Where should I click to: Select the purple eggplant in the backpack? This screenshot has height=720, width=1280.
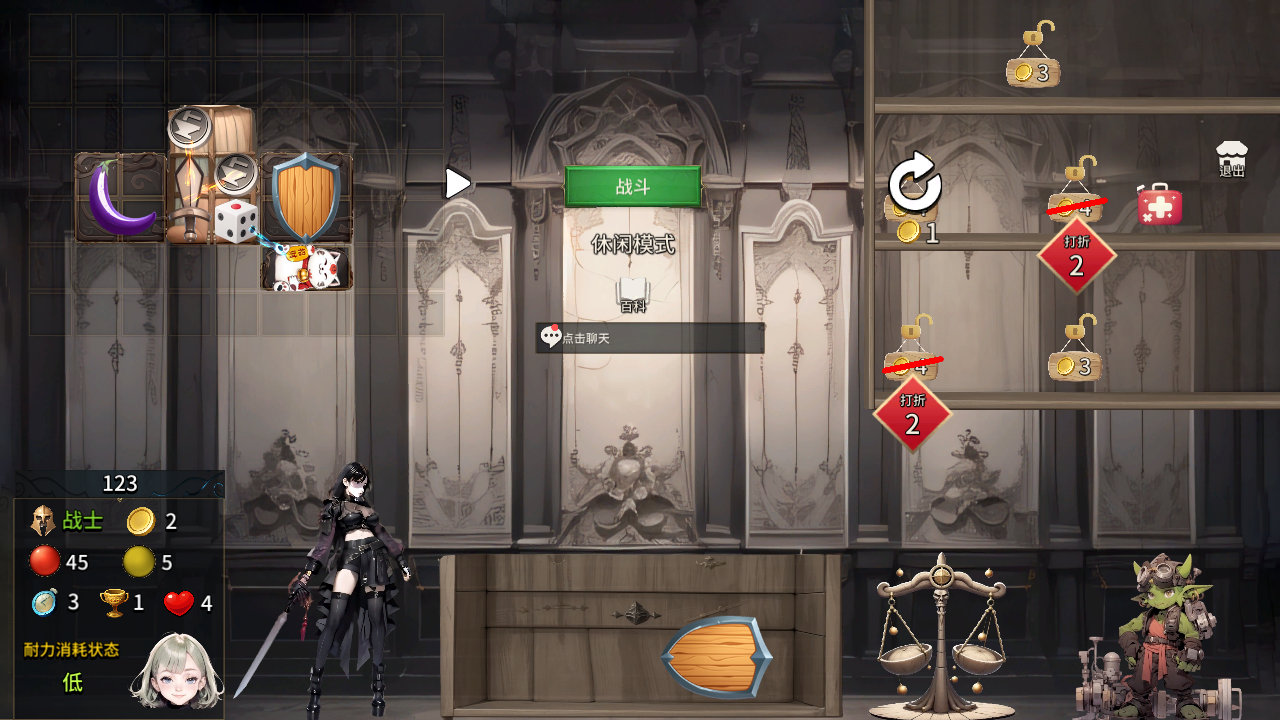point(120,198)
